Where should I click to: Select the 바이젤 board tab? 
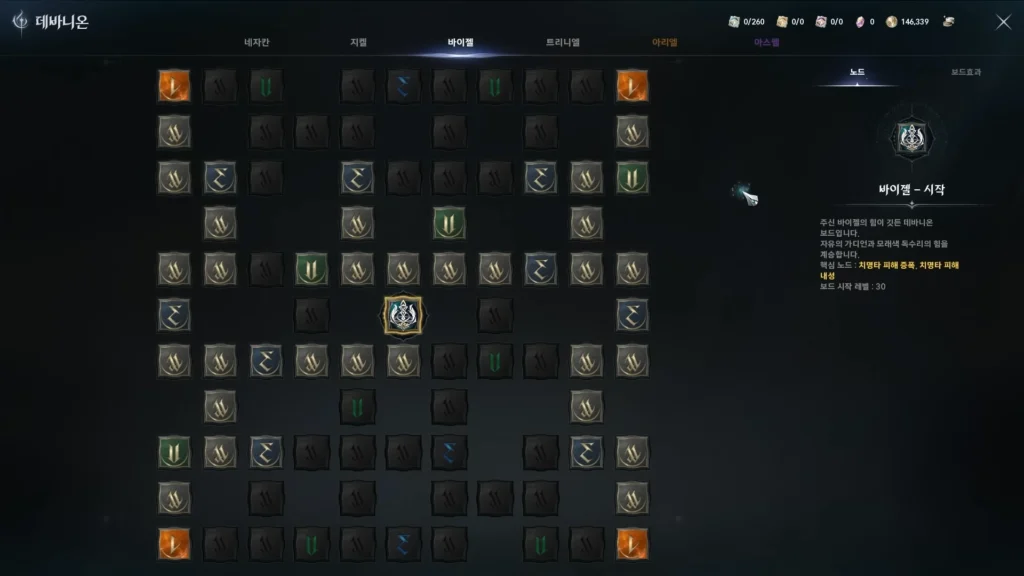(461, 43)
